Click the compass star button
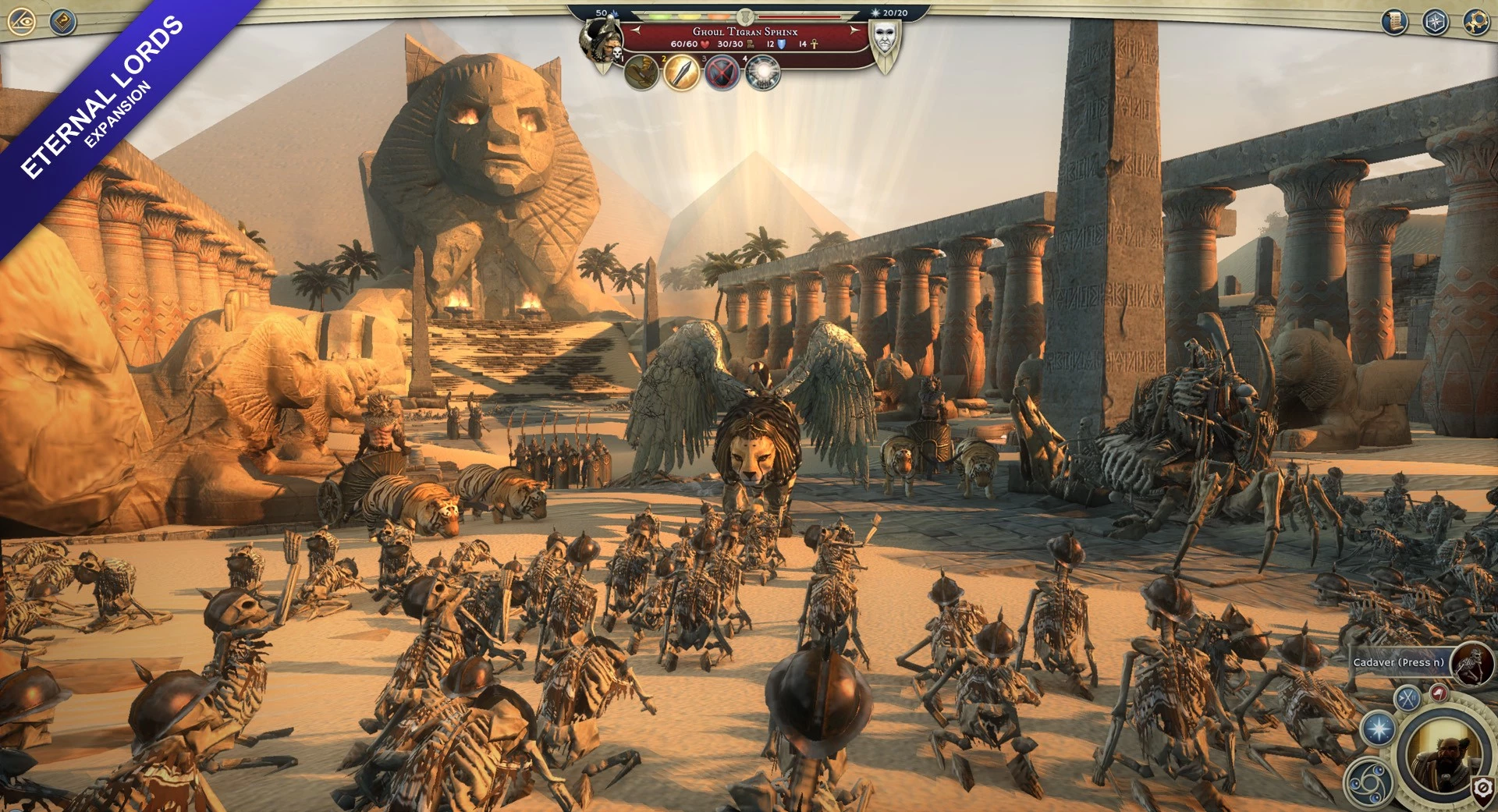This screenshot has height=812, width=1498. coord(1436,22)
